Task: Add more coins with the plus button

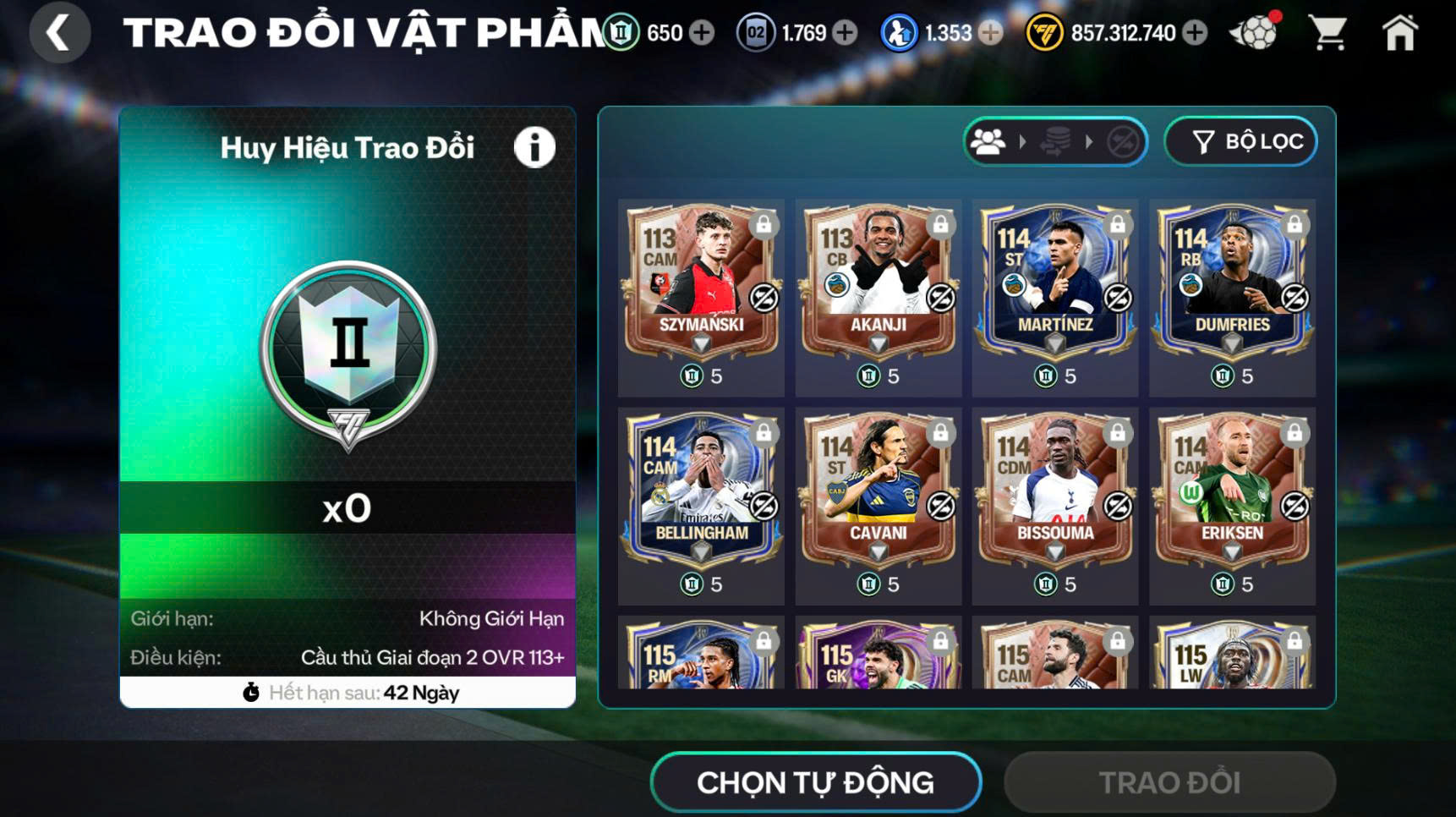Action: coord(1195,33)
